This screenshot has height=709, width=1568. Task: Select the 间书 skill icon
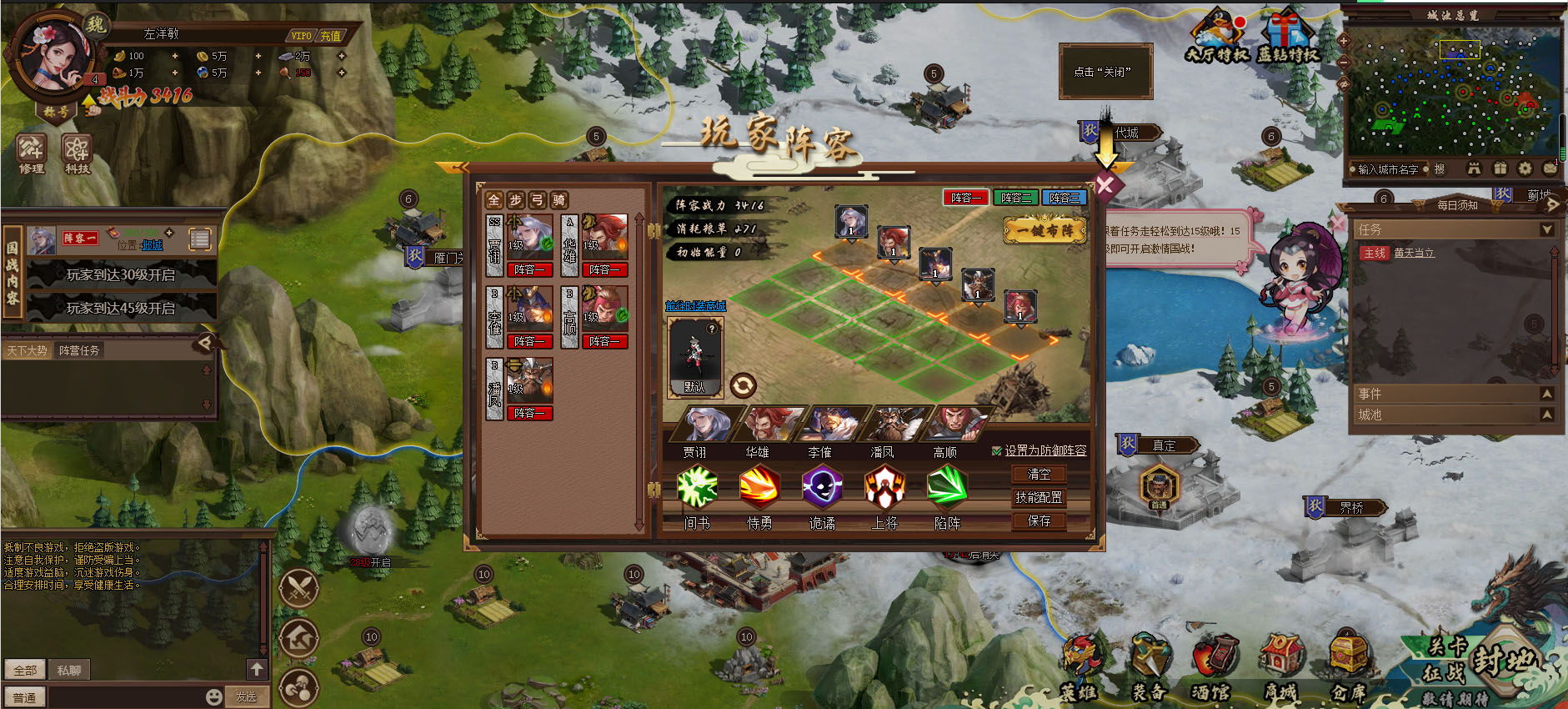tap(697, 487)
